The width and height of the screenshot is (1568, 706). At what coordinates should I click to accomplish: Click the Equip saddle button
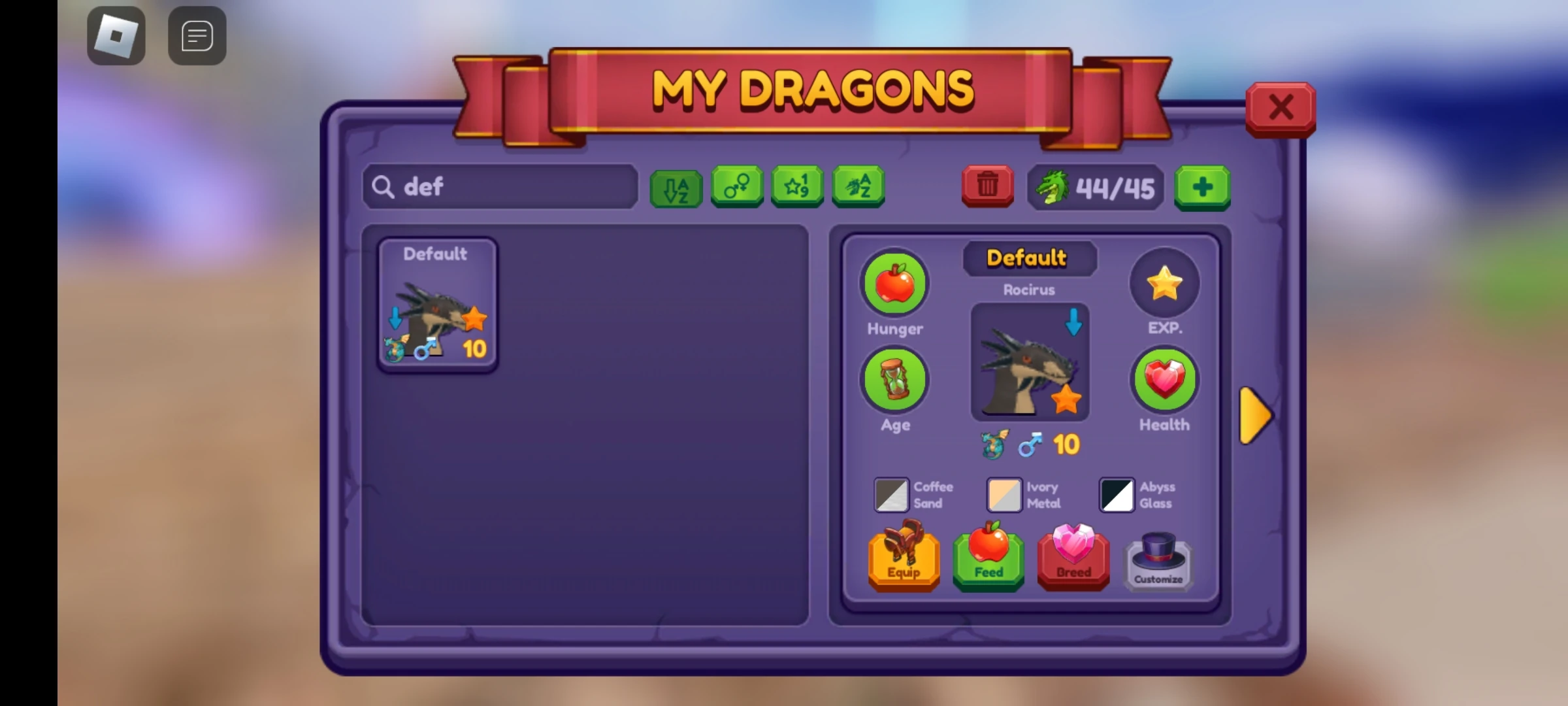pos(904,560)
